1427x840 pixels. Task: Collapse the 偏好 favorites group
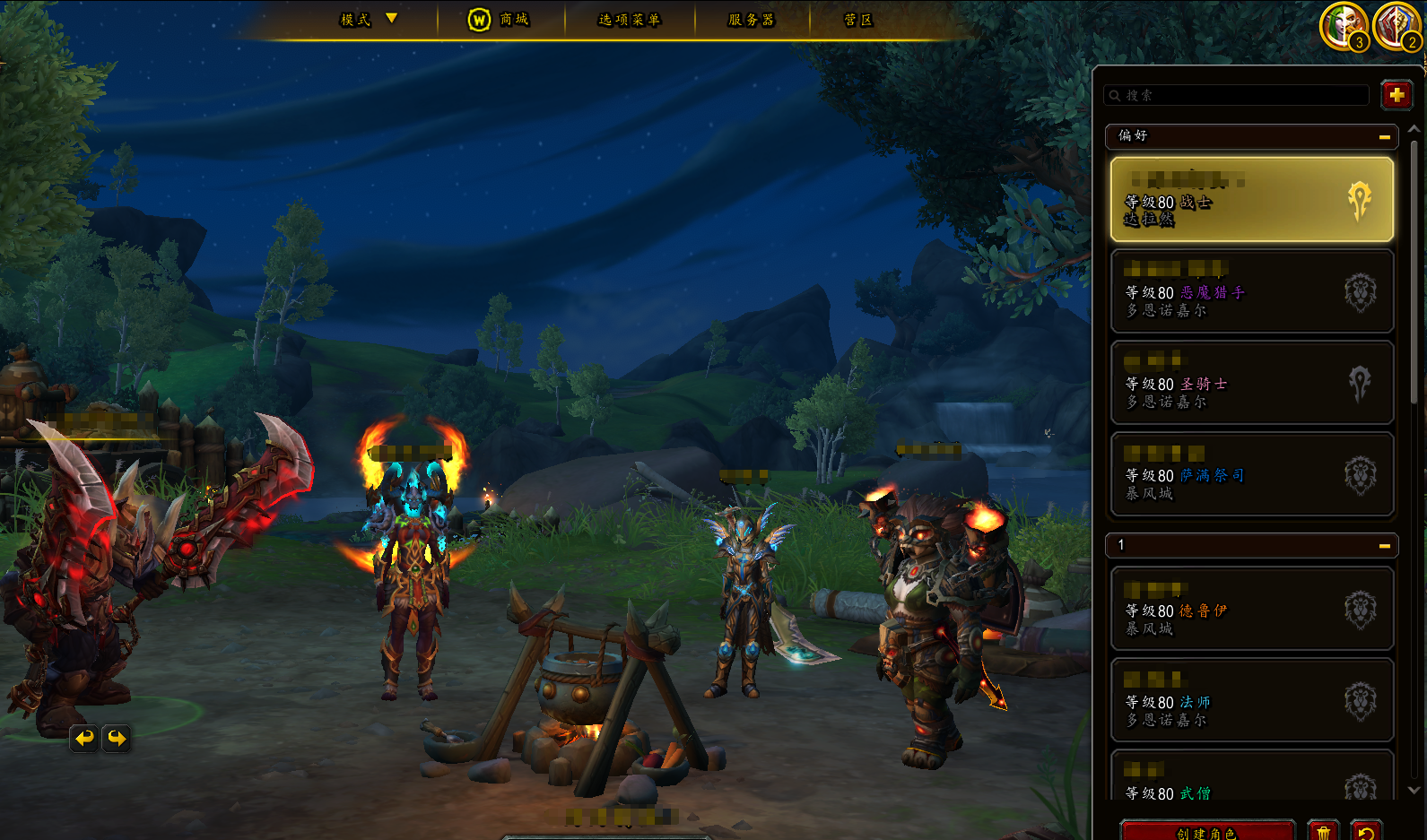1384,137
